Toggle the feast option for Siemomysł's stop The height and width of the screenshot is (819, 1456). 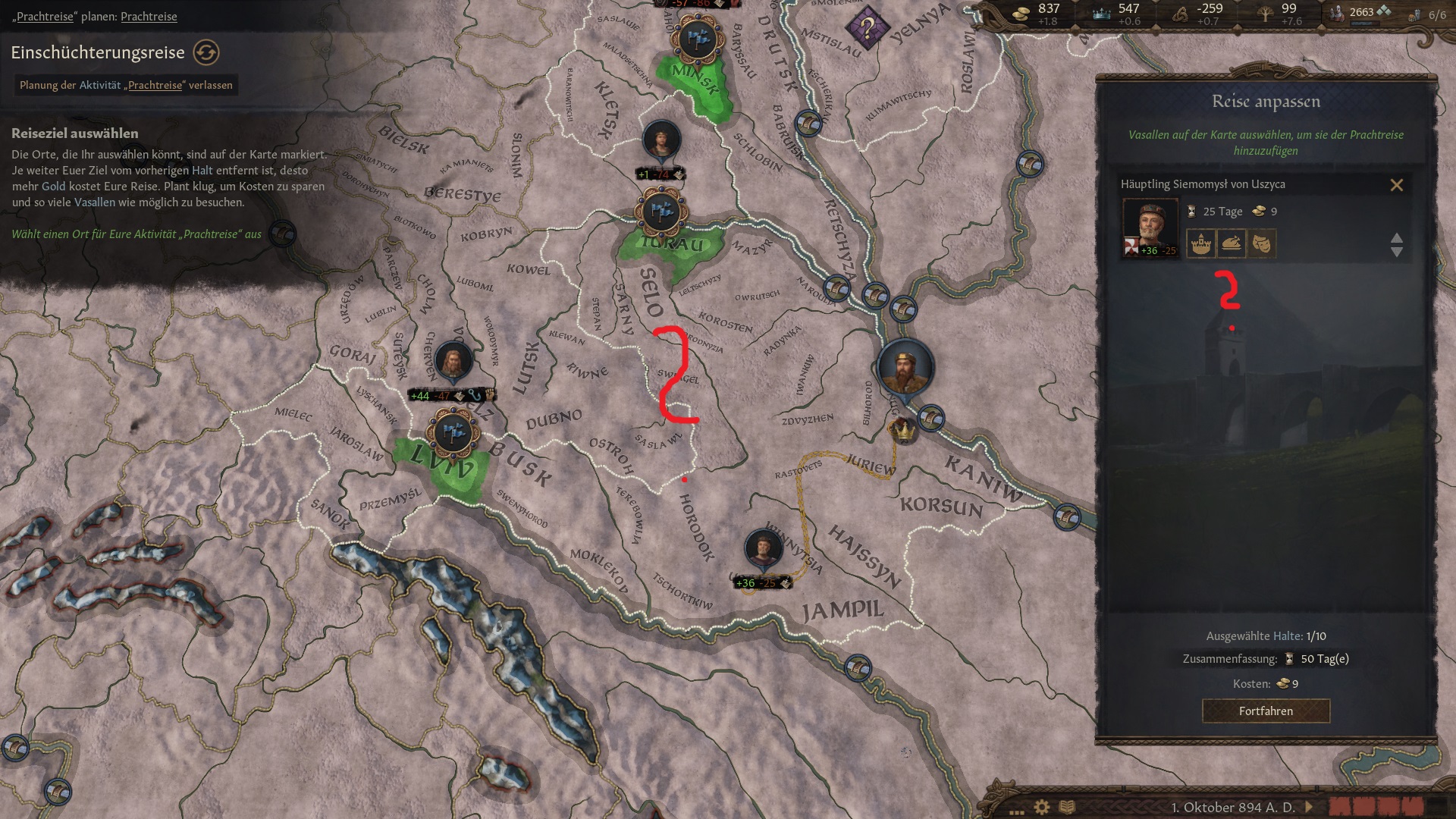coord(1231,243)
